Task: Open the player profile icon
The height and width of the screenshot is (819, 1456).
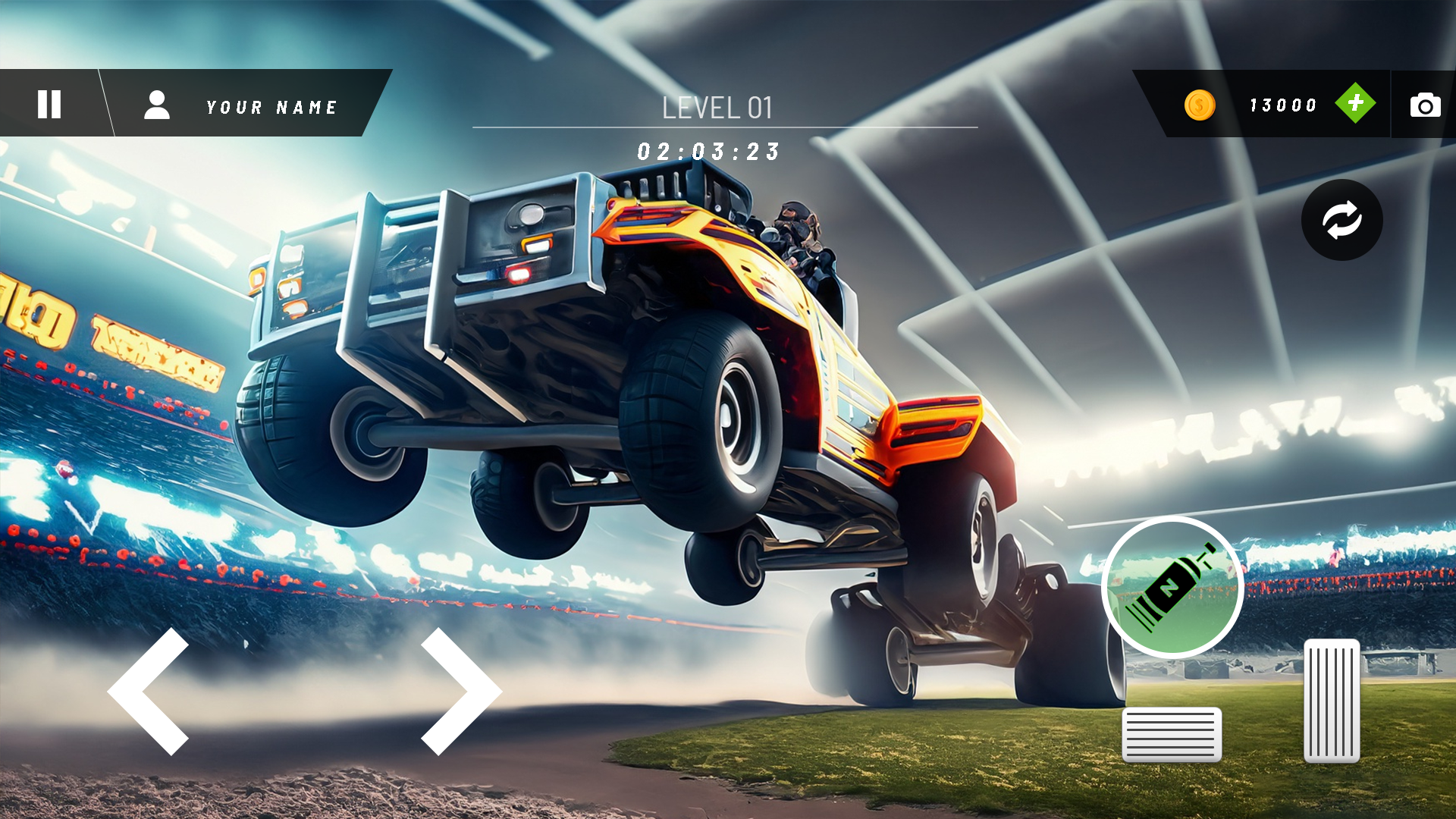Action: coord(158,106)
